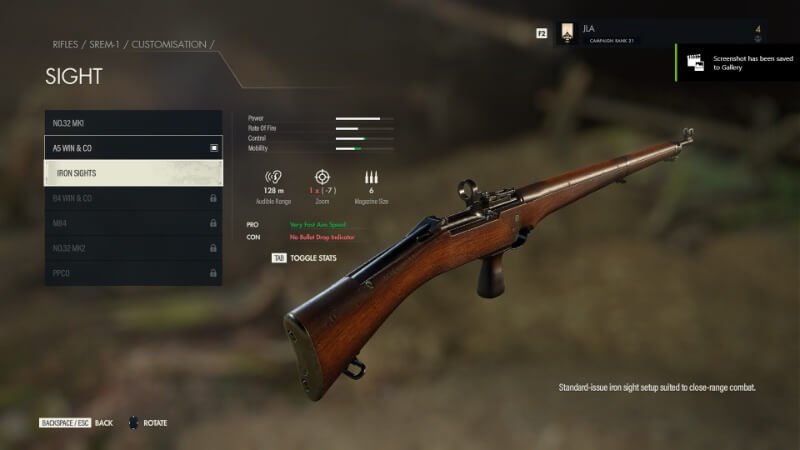Image resolution: width=800 pixels, height=450 pixels.
Task: Equip the Iron Sights option
Action: (x=133, y=173)
